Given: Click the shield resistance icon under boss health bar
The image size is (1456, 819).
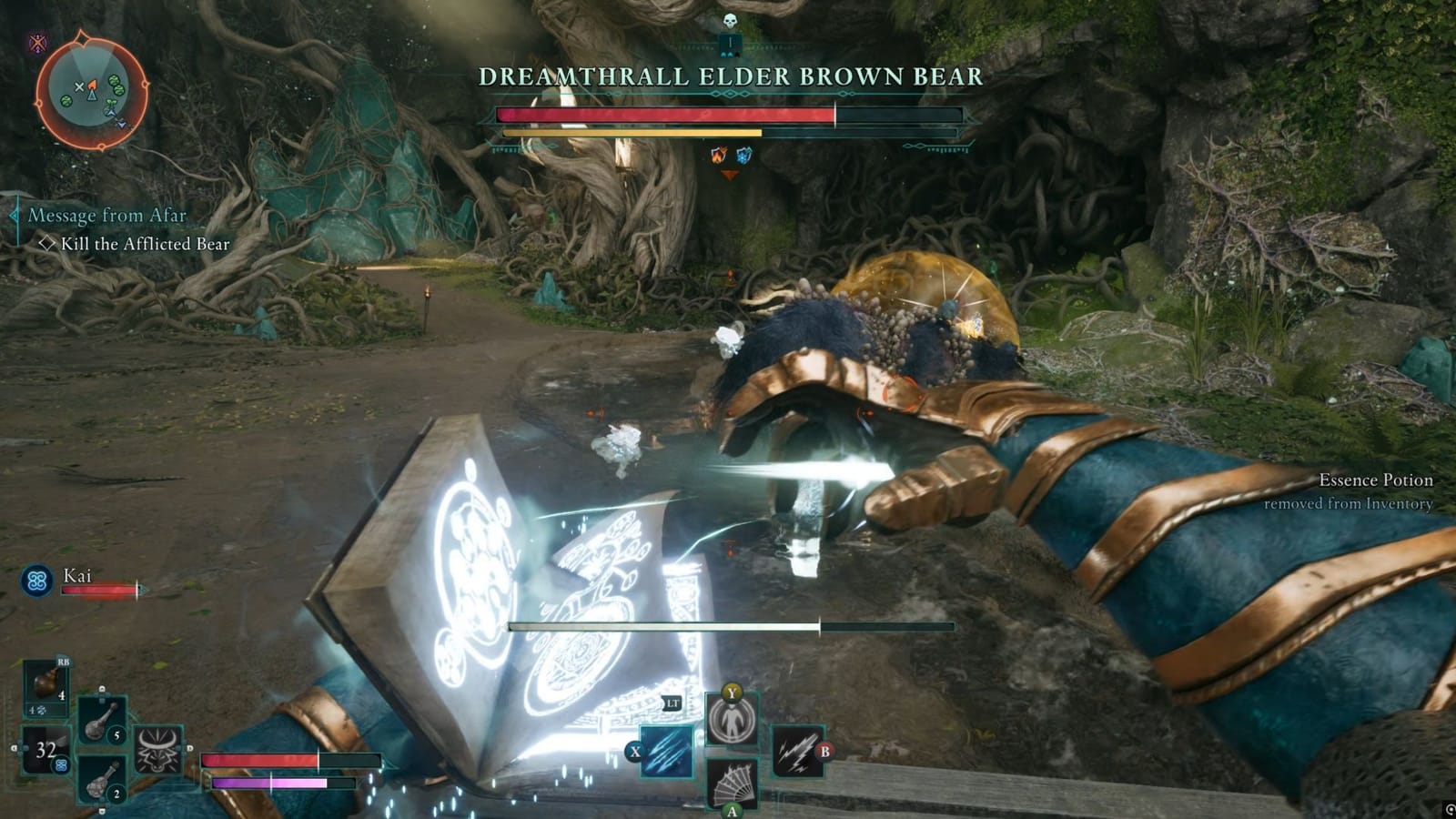Looking at the screenshot, I should click(743, 154).
